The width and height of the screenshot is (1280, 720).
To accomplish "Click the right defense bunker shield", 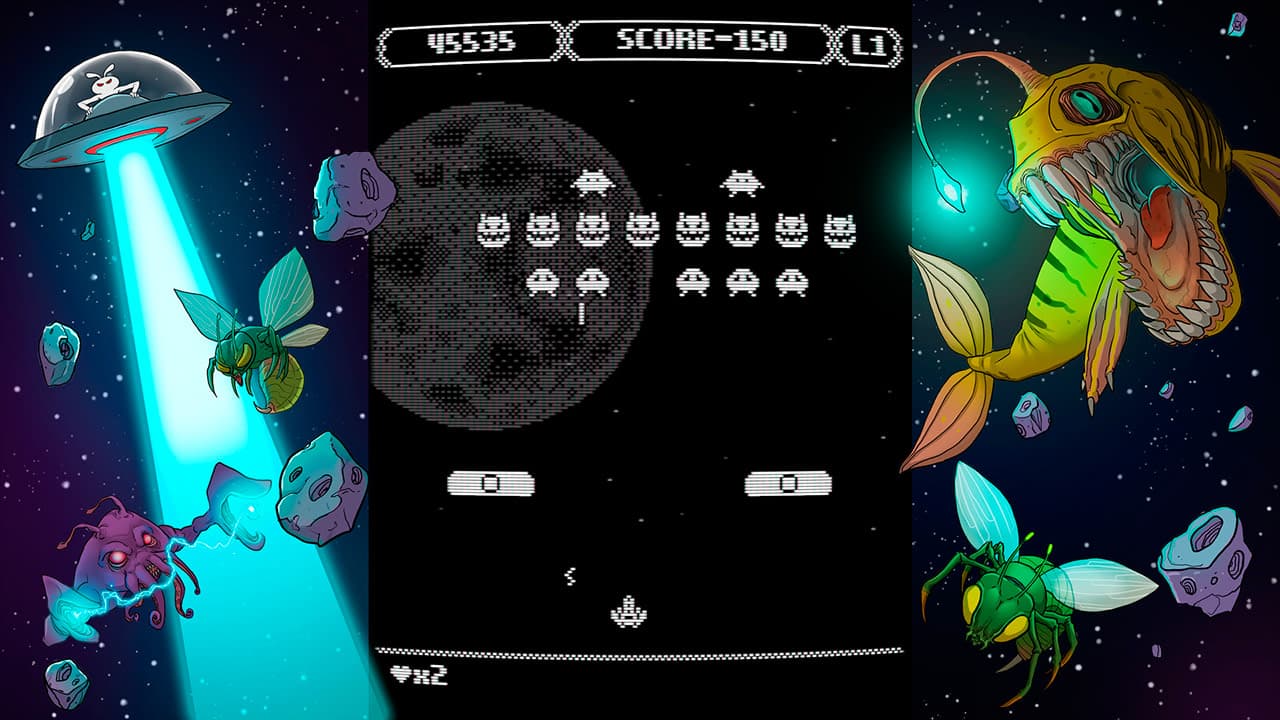I will 790,483.
